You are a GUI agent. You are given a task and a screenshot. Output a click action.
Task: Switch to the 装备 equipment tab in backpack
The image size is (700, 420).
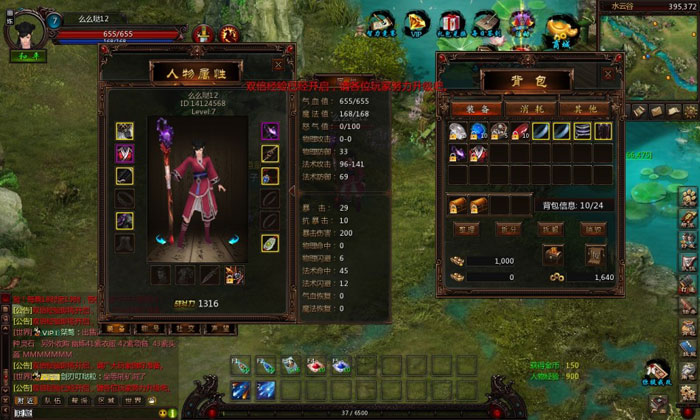(468, 108)
